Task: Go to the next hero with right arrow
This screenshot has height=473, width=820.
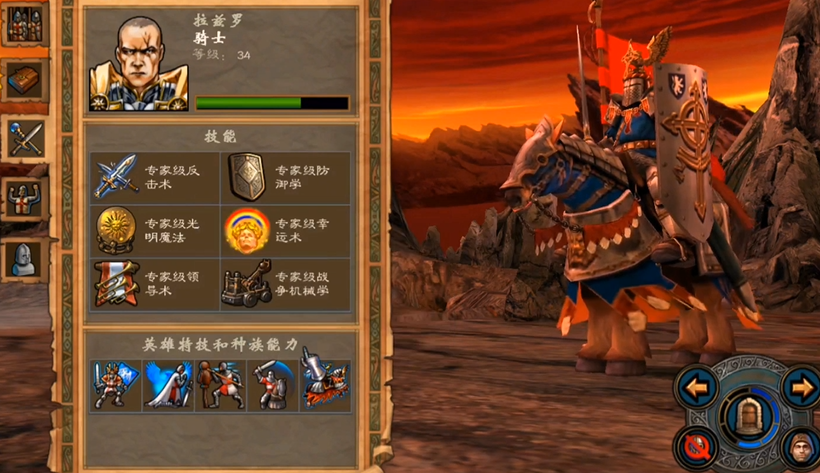Action: (798, 386)
